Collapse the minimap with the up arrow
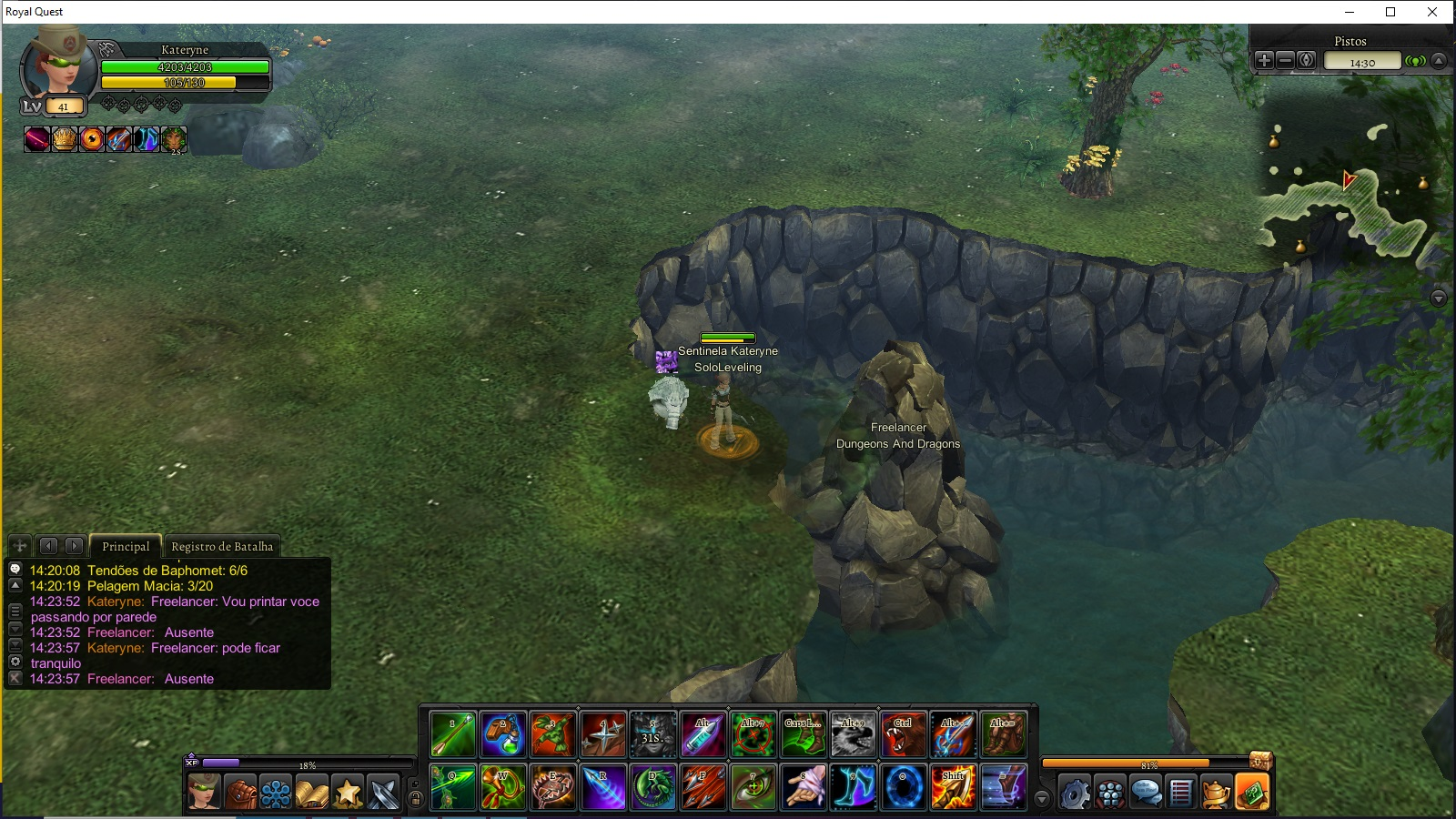 click(1439, 61)
